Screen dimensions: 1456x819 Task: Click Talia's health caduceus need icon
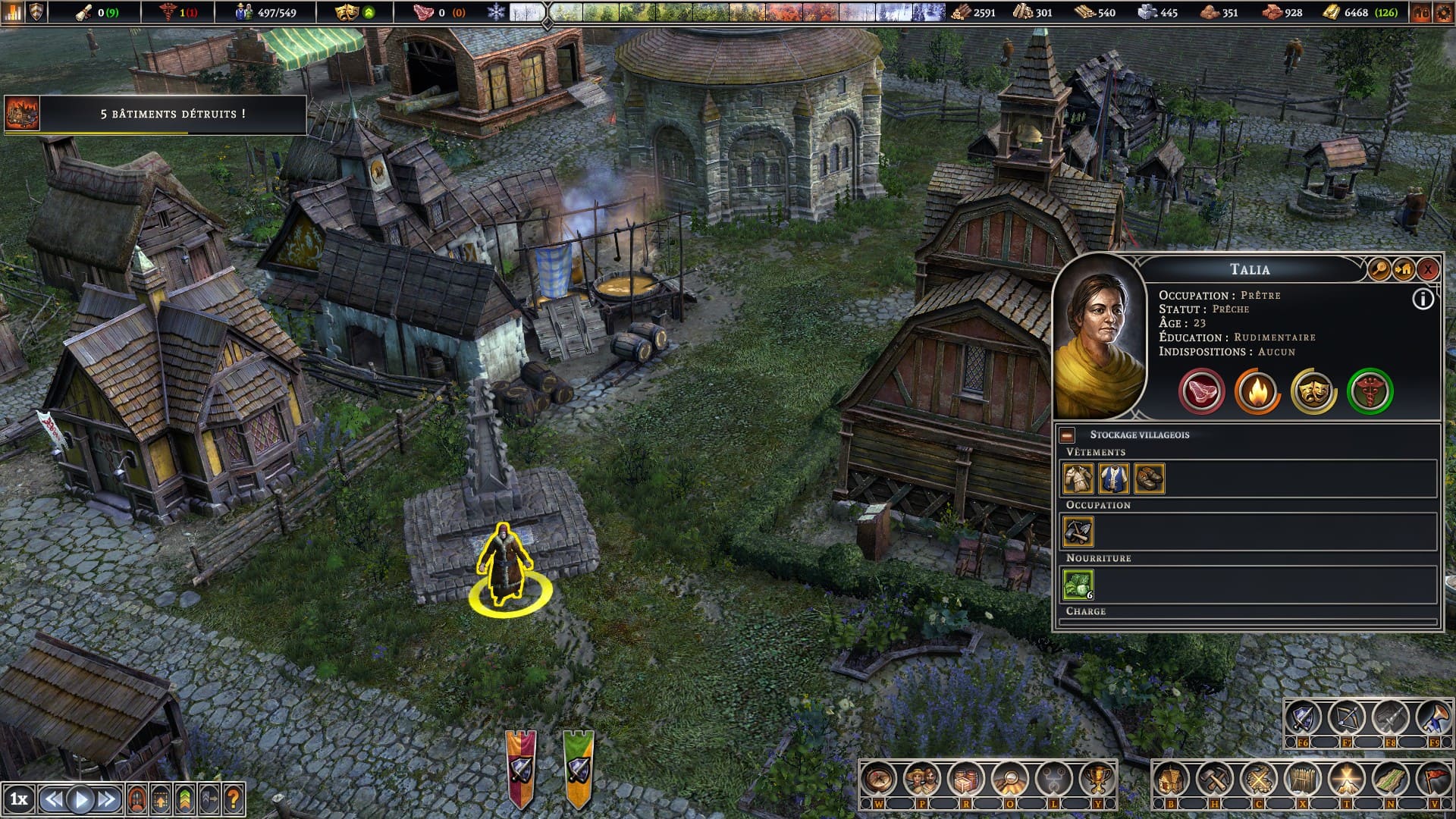pos(1370,391)
